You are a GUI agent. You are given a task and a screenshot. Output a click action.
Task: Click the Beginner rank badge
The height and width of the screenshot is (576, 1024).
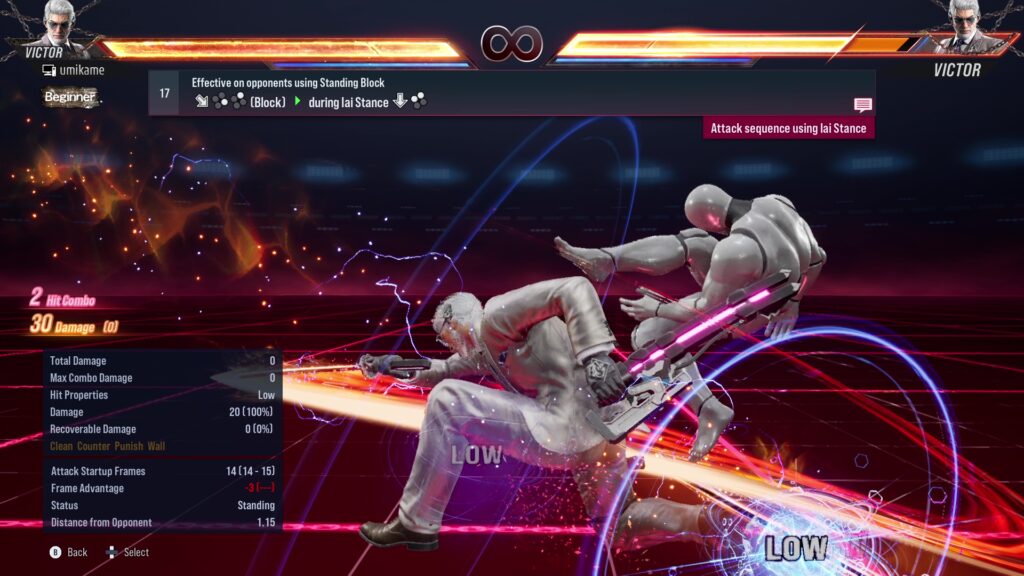[70, 97]
